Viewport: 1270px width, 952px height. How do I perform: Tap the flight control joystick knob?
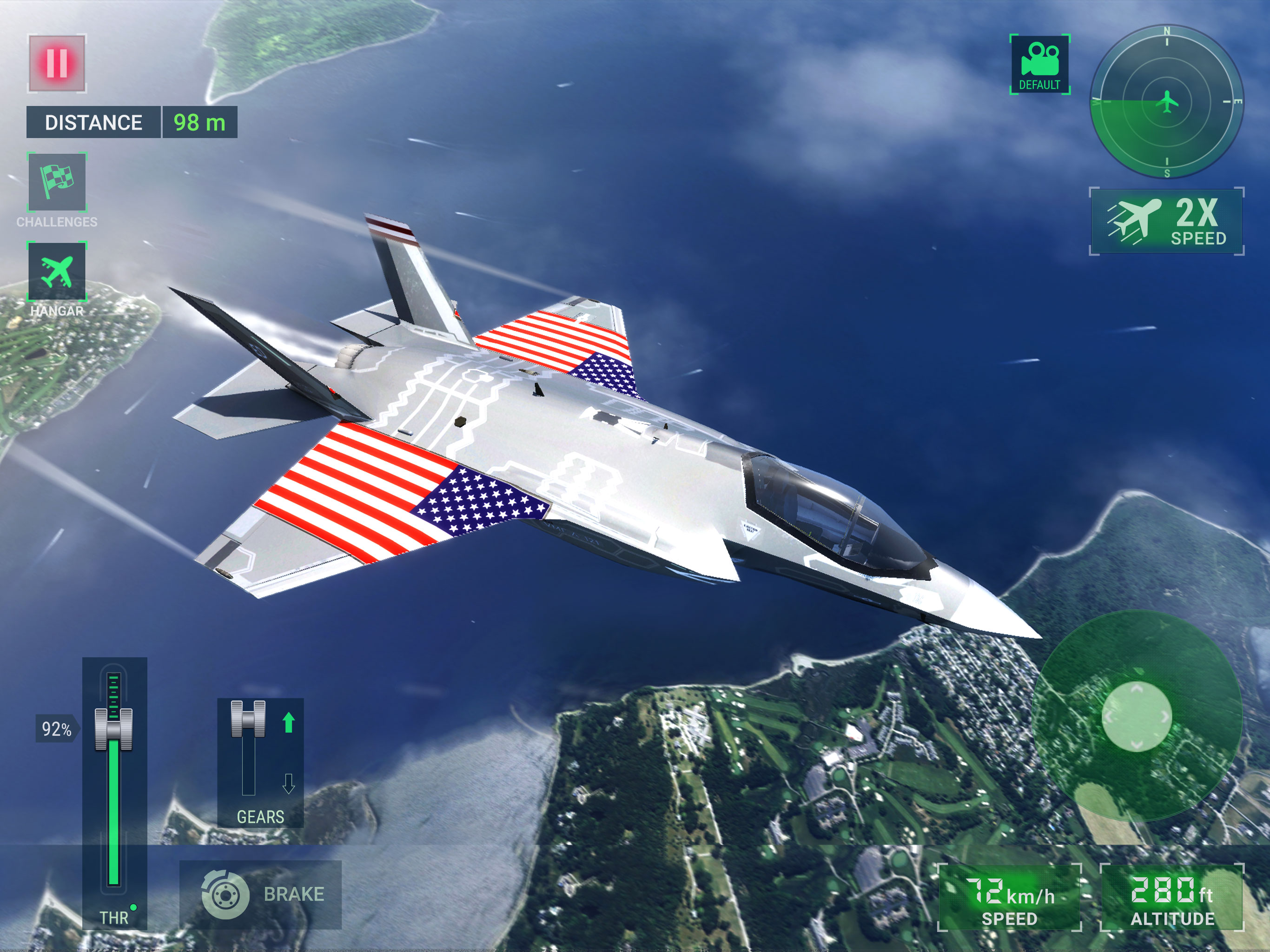1136,716
